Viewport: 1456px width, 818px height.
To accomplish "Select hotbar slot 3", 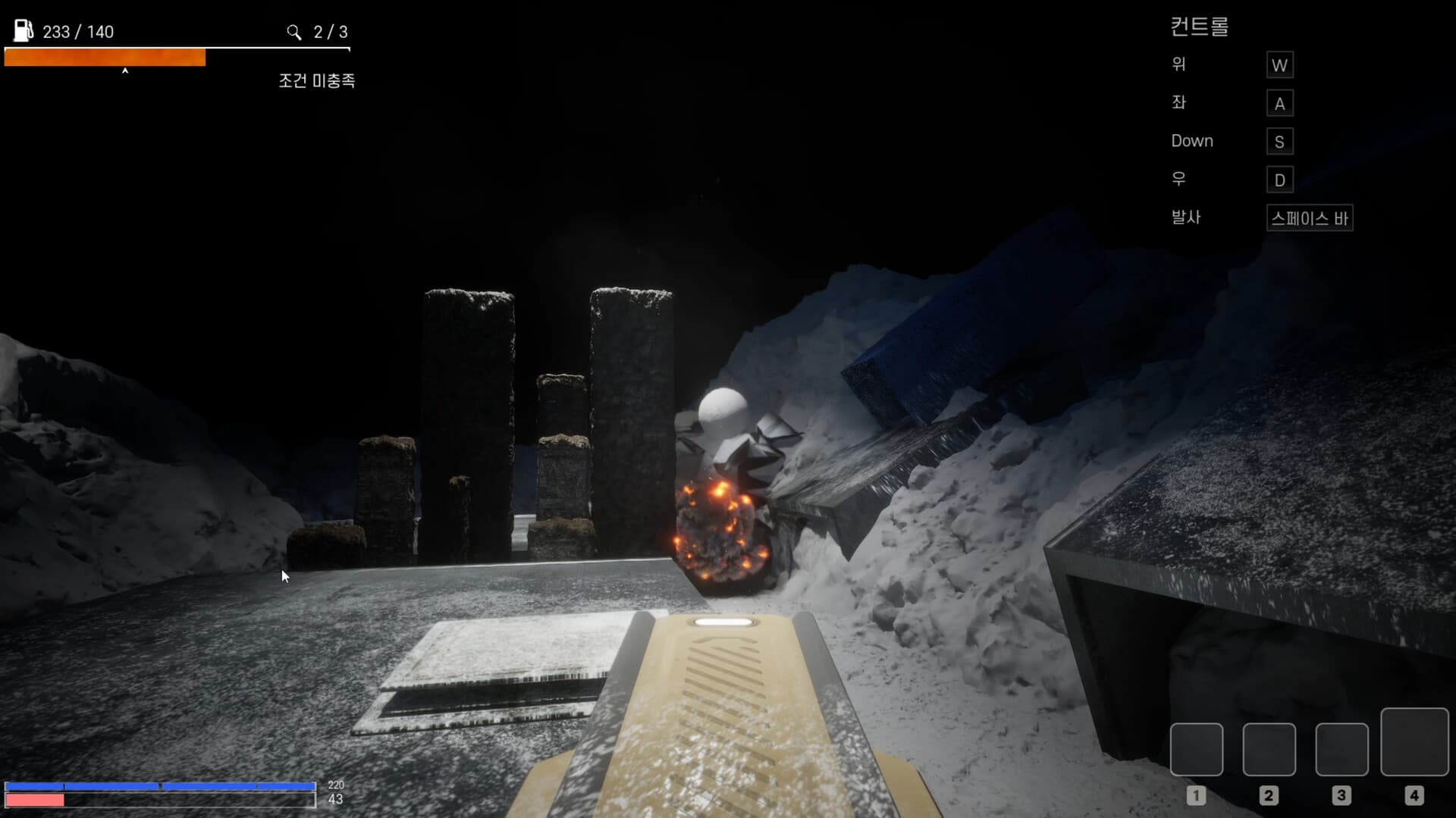I will 1341,750.
